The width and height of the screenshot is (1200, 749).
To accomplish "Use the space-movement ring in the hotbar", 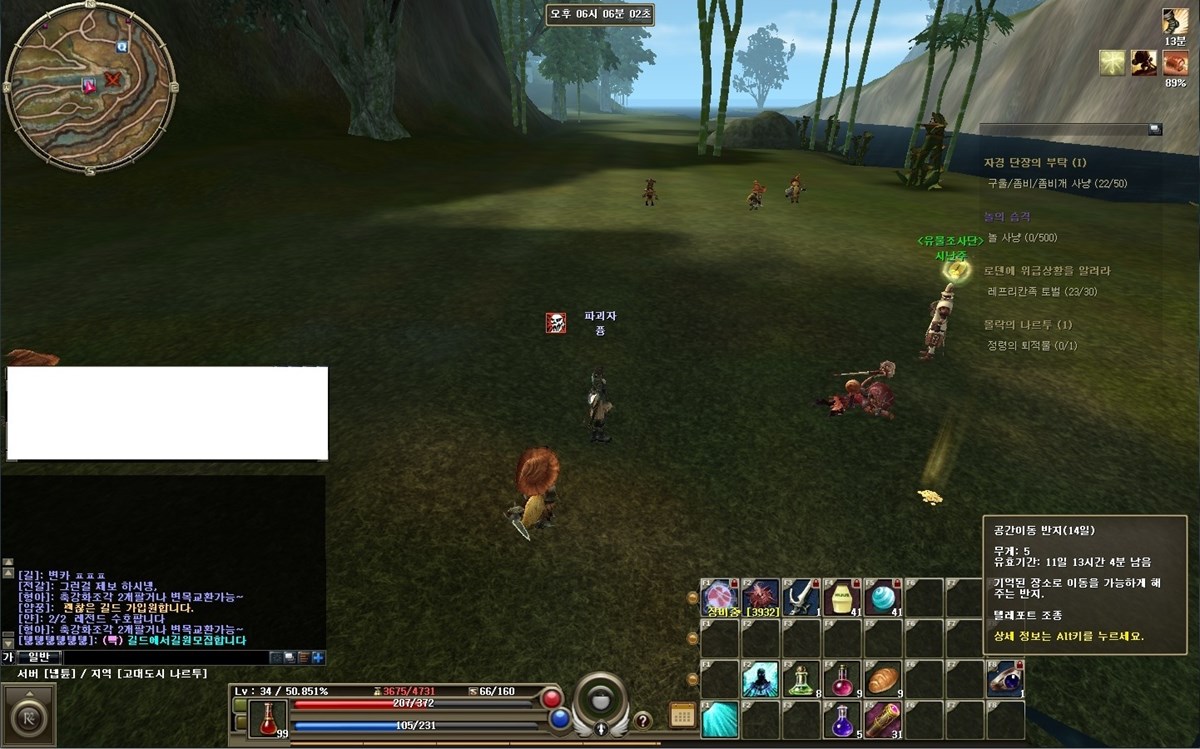I will [x=1005, y=679].
